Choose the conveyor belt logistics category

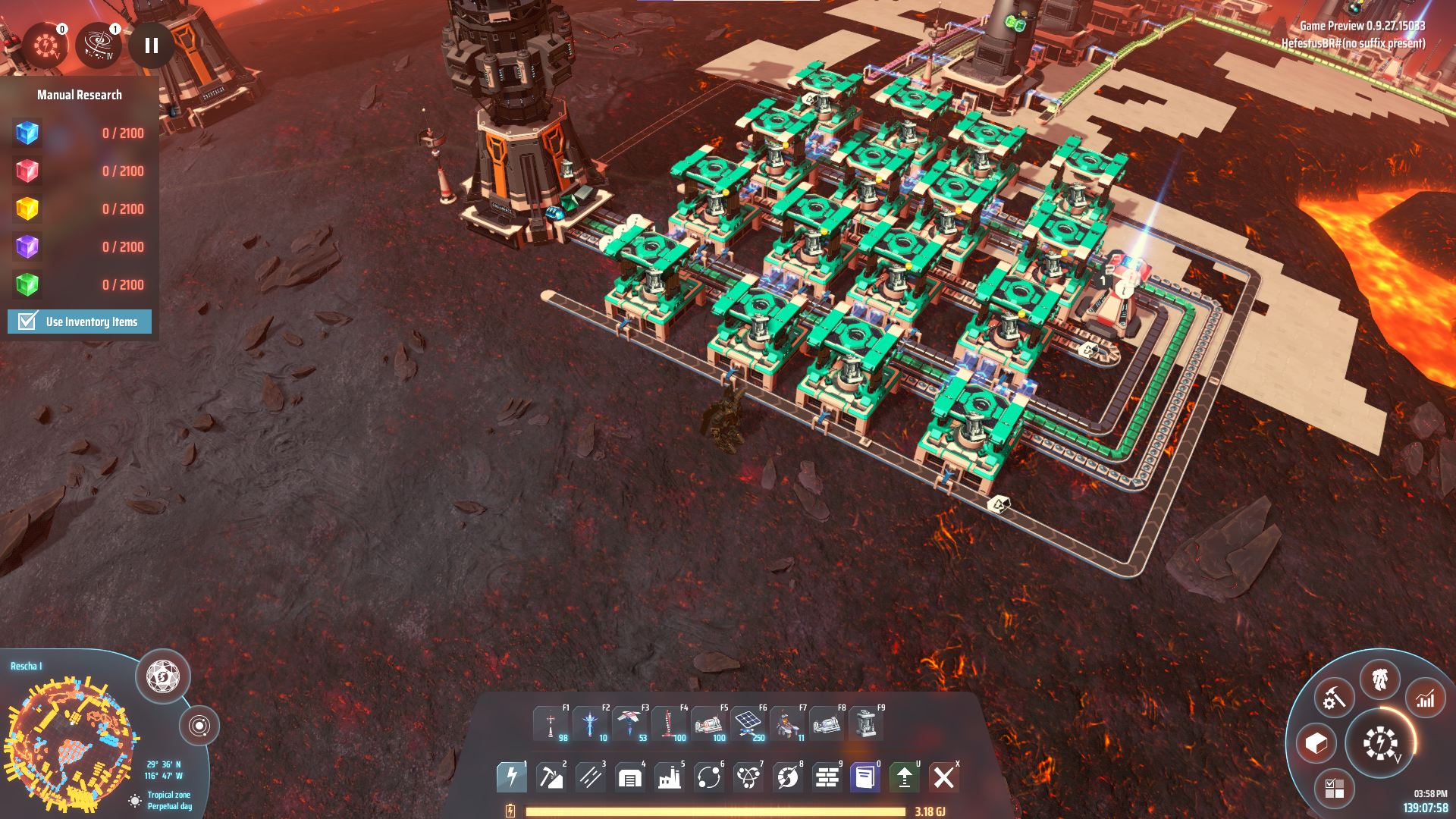[x=591, y=777]
